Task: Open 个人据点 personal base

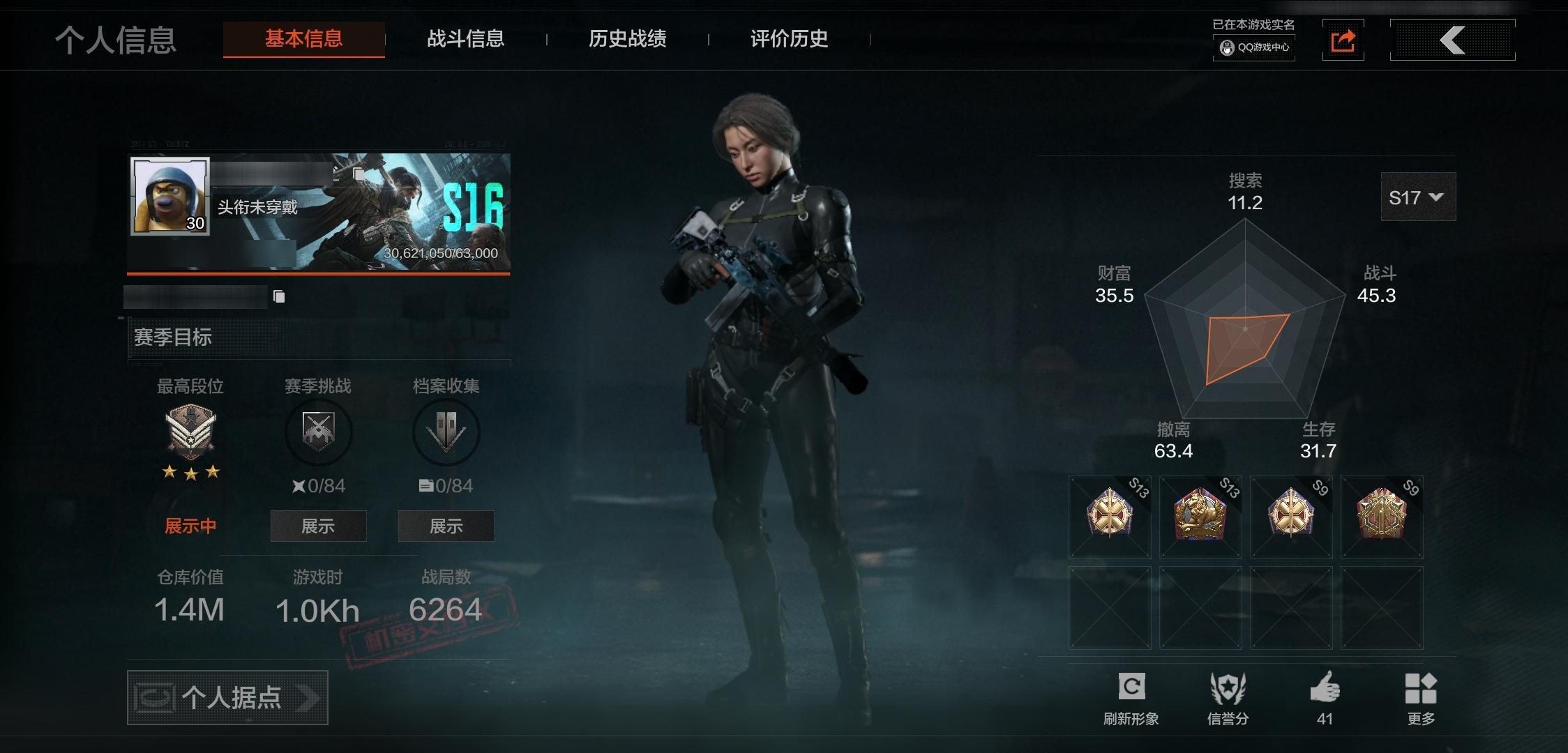Action: (x=227, y=697)
